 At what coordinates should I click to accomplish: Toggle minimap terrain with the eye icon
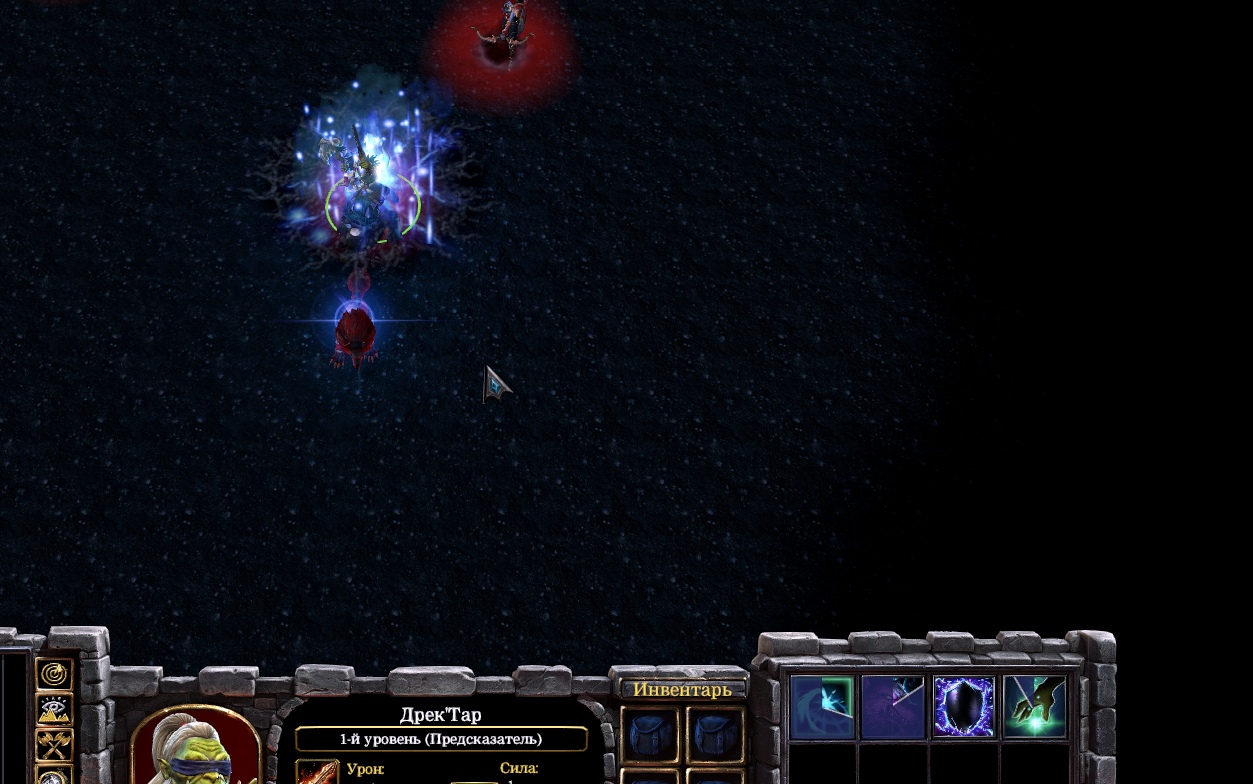pos(54,710)
